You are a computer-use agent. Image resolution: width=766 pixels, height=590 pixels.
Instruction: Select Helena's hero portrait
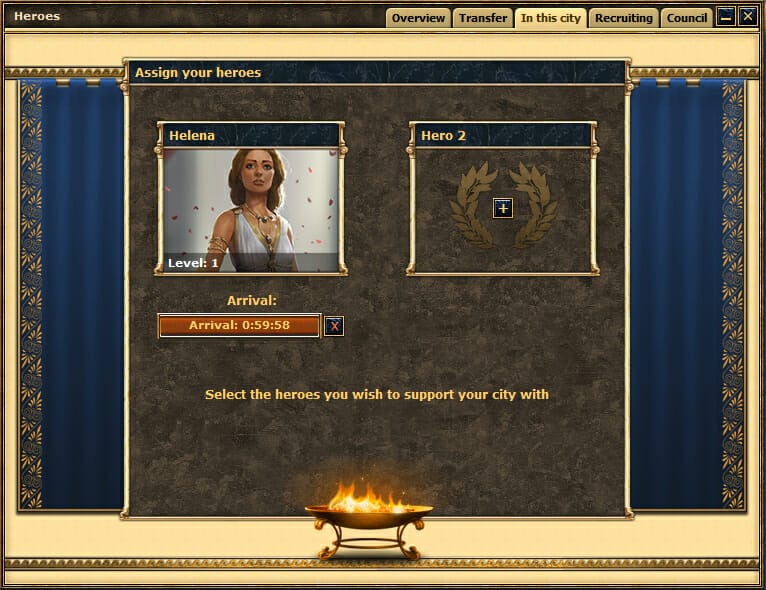[250, 210]
